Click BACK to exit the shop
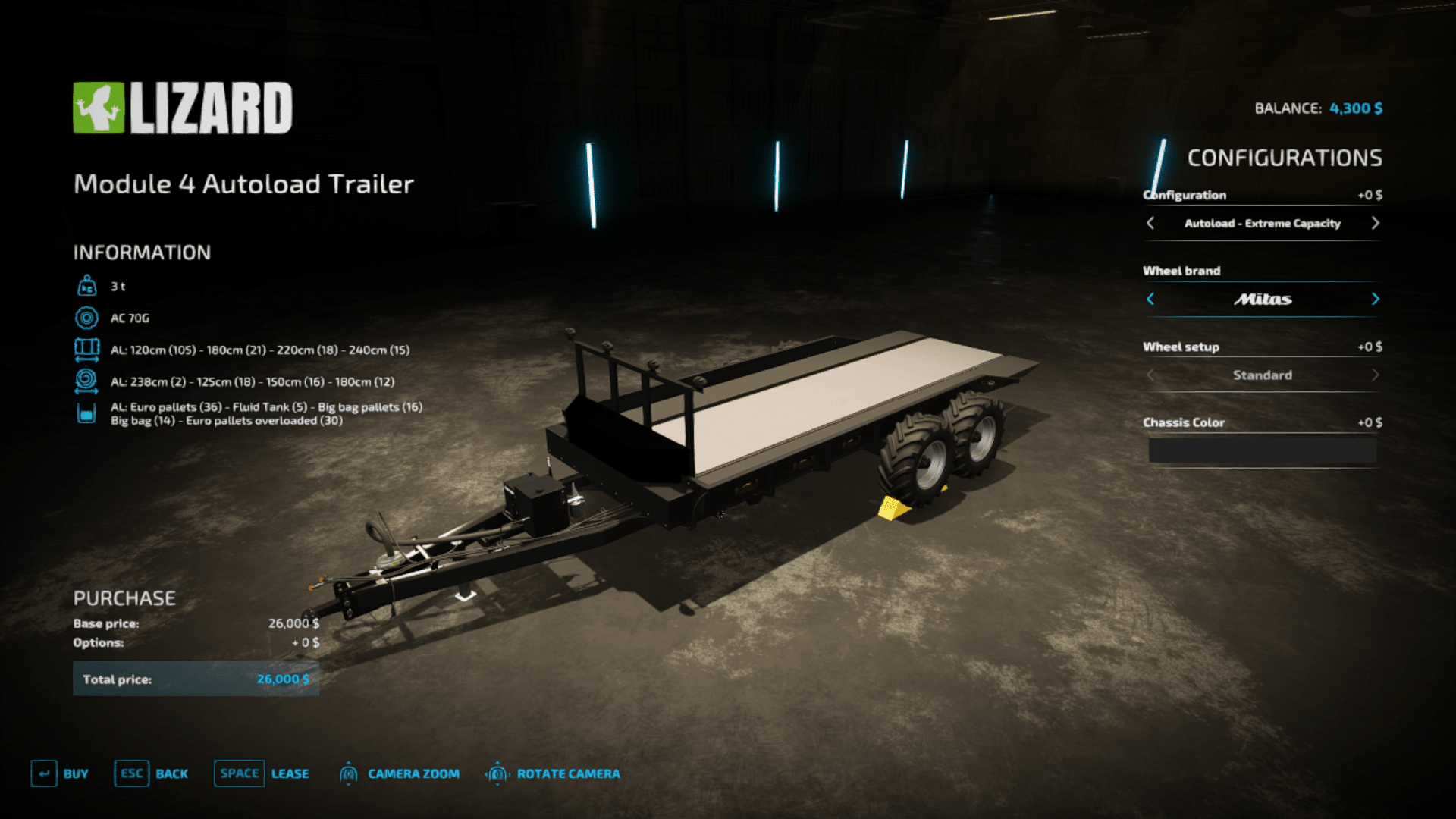Image resolution: width=1456 pixels, height=819 pixels. 172,773
